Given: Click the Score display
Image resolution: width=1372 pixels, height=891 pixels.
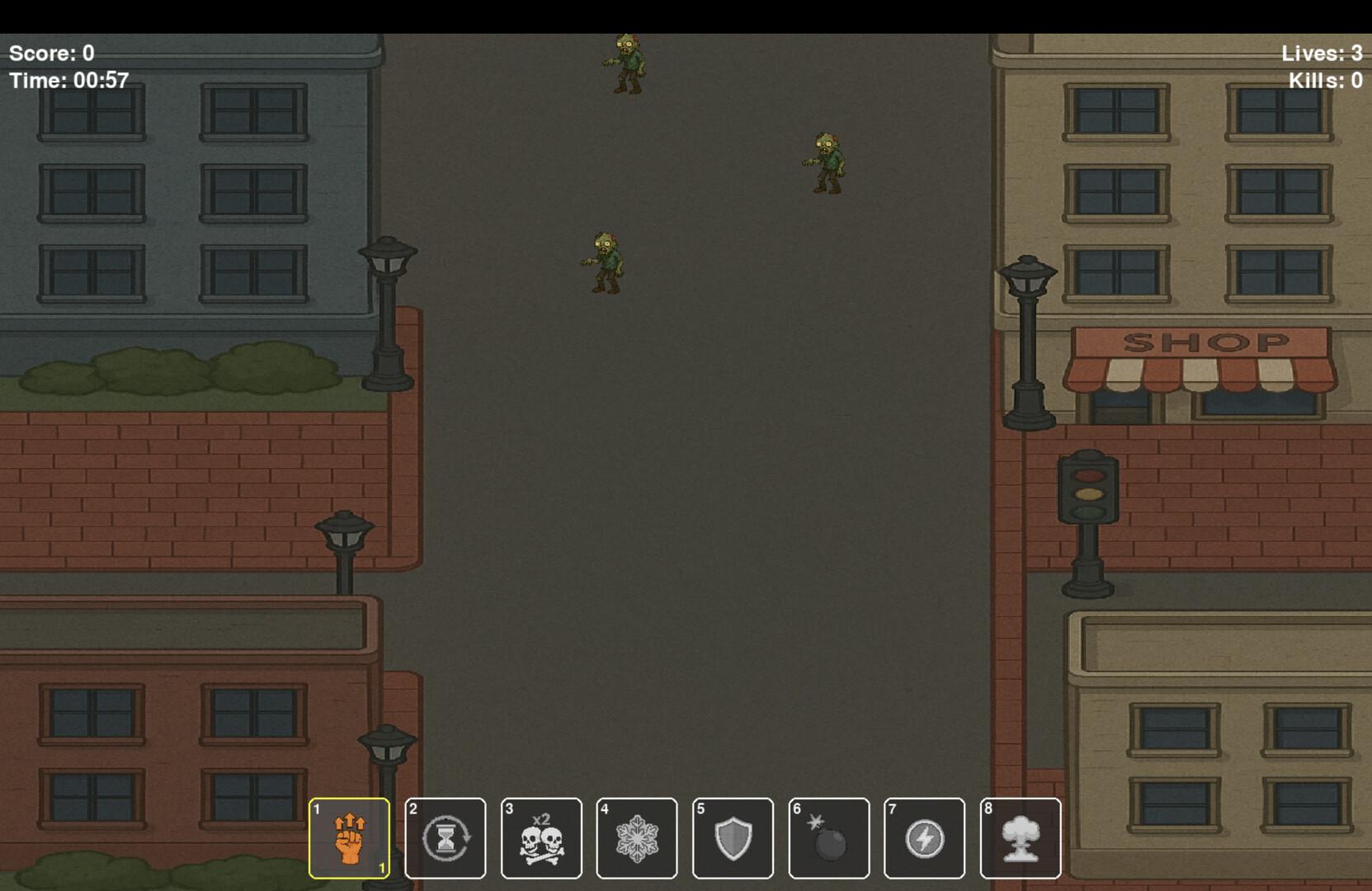Looking at the screenshot, I should point(51,53).
